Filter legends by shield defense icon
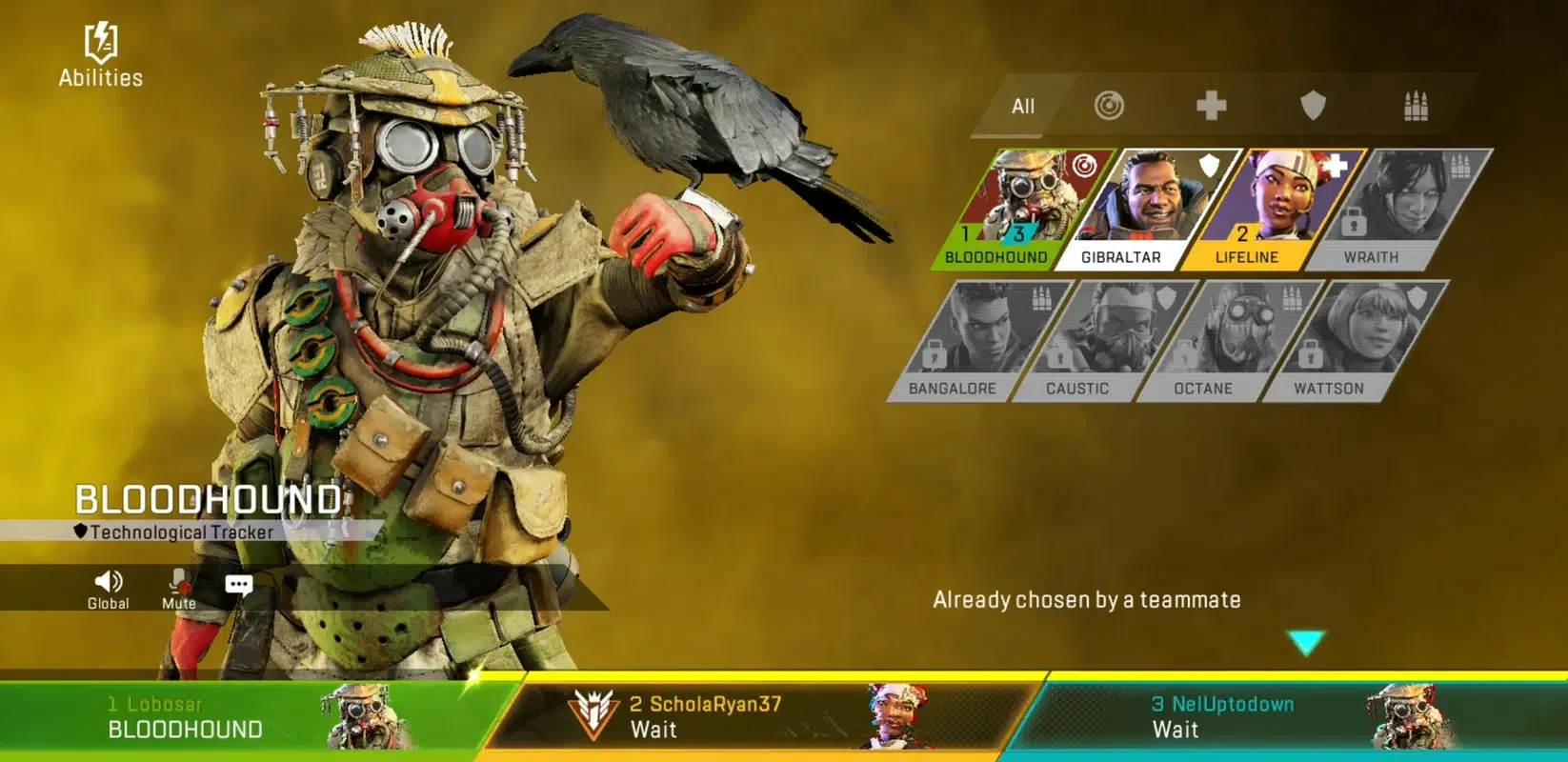This screenshot has width=1568, height=762. [x=1313, y=106]
